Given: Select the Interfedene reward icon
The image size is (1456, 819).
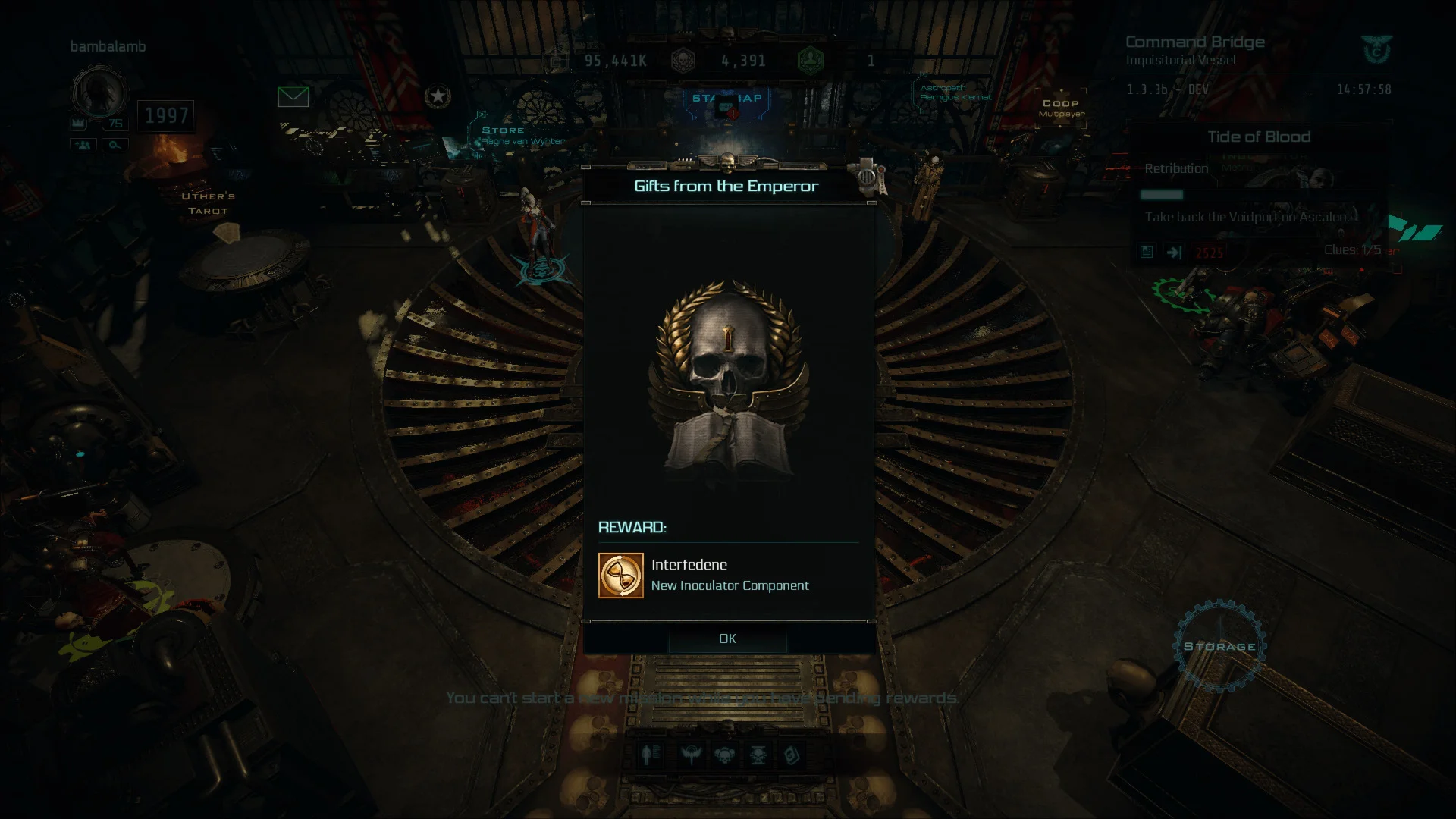Looking at the screenshot, I should coord(620,576).
